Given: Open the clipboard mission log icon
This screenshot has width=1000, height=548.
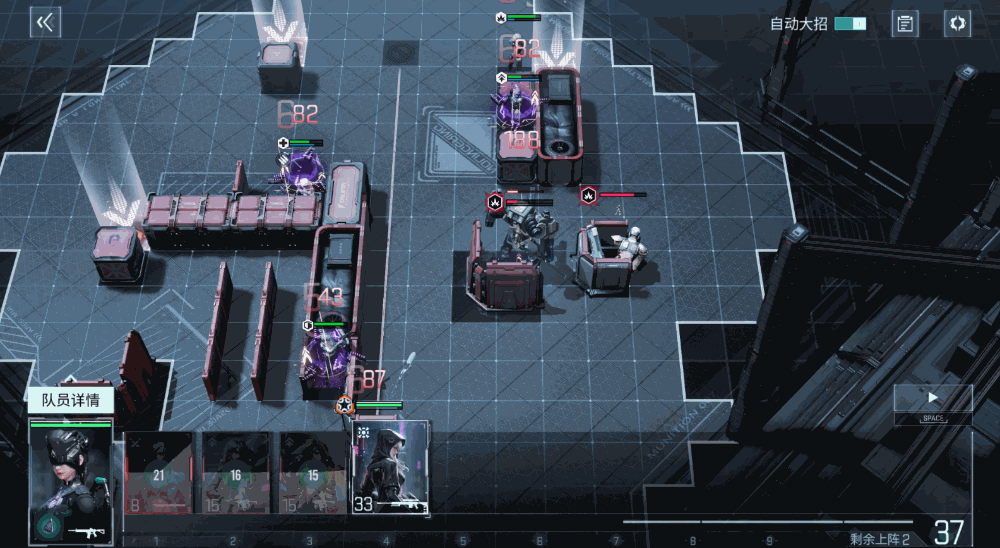Looking at the screenshot, I should tap(905, 24).
